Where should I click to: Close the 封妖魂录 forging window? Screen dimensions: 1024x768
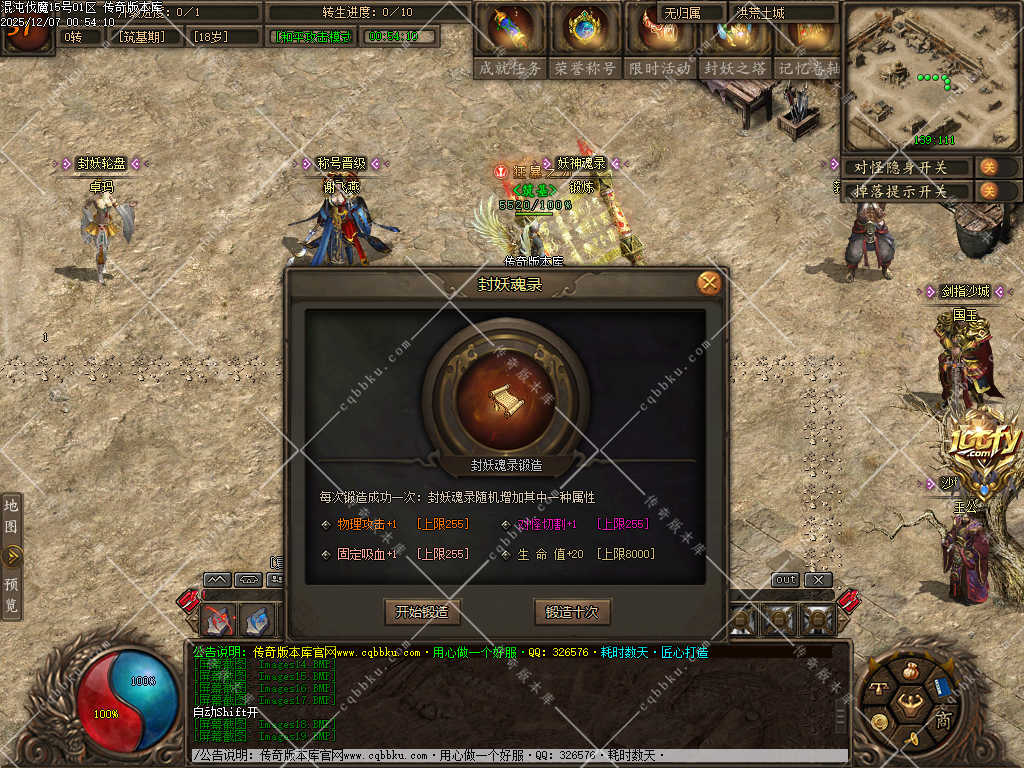709,283
